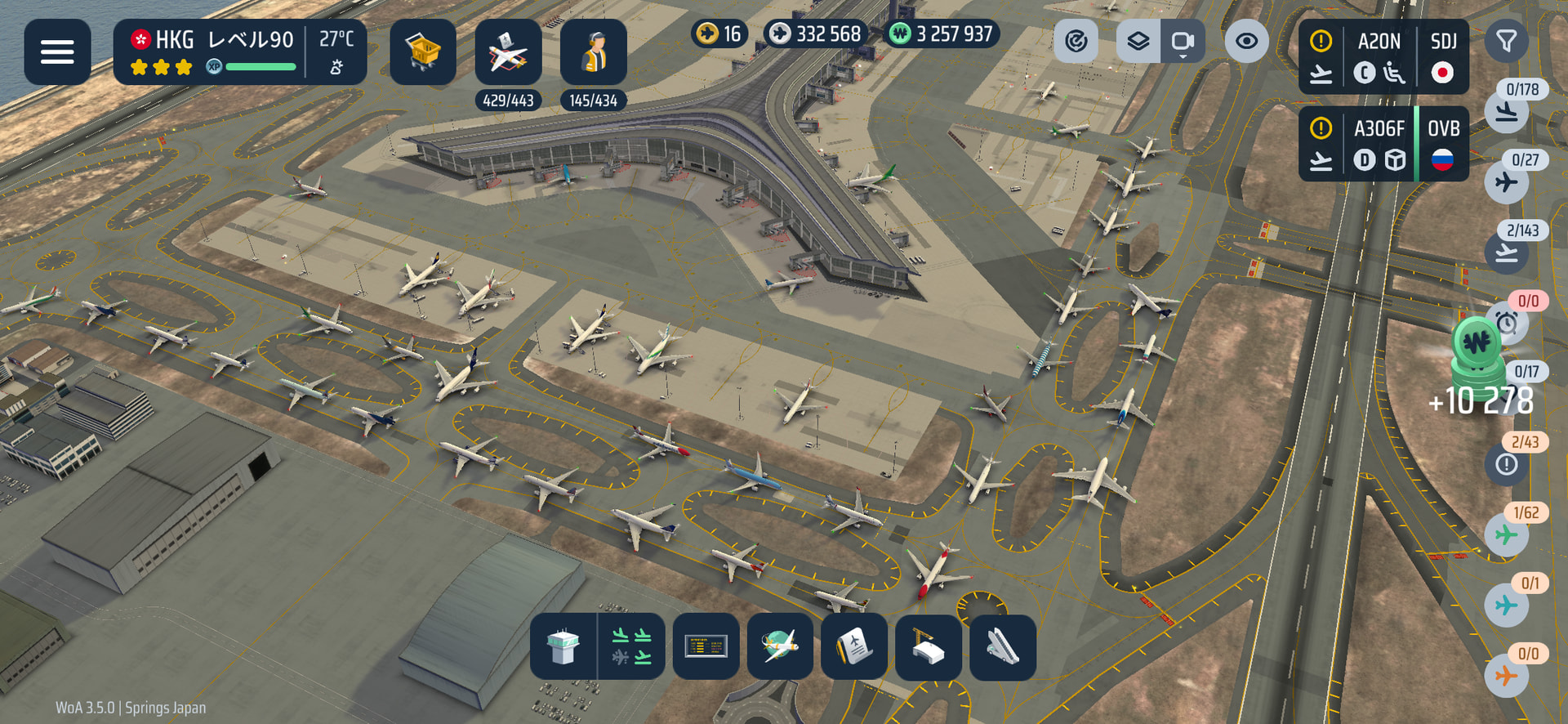Show the warnings list marked 2/43
The height and width of the screenshot is (724, 1568).
[x=1507, y=464]
